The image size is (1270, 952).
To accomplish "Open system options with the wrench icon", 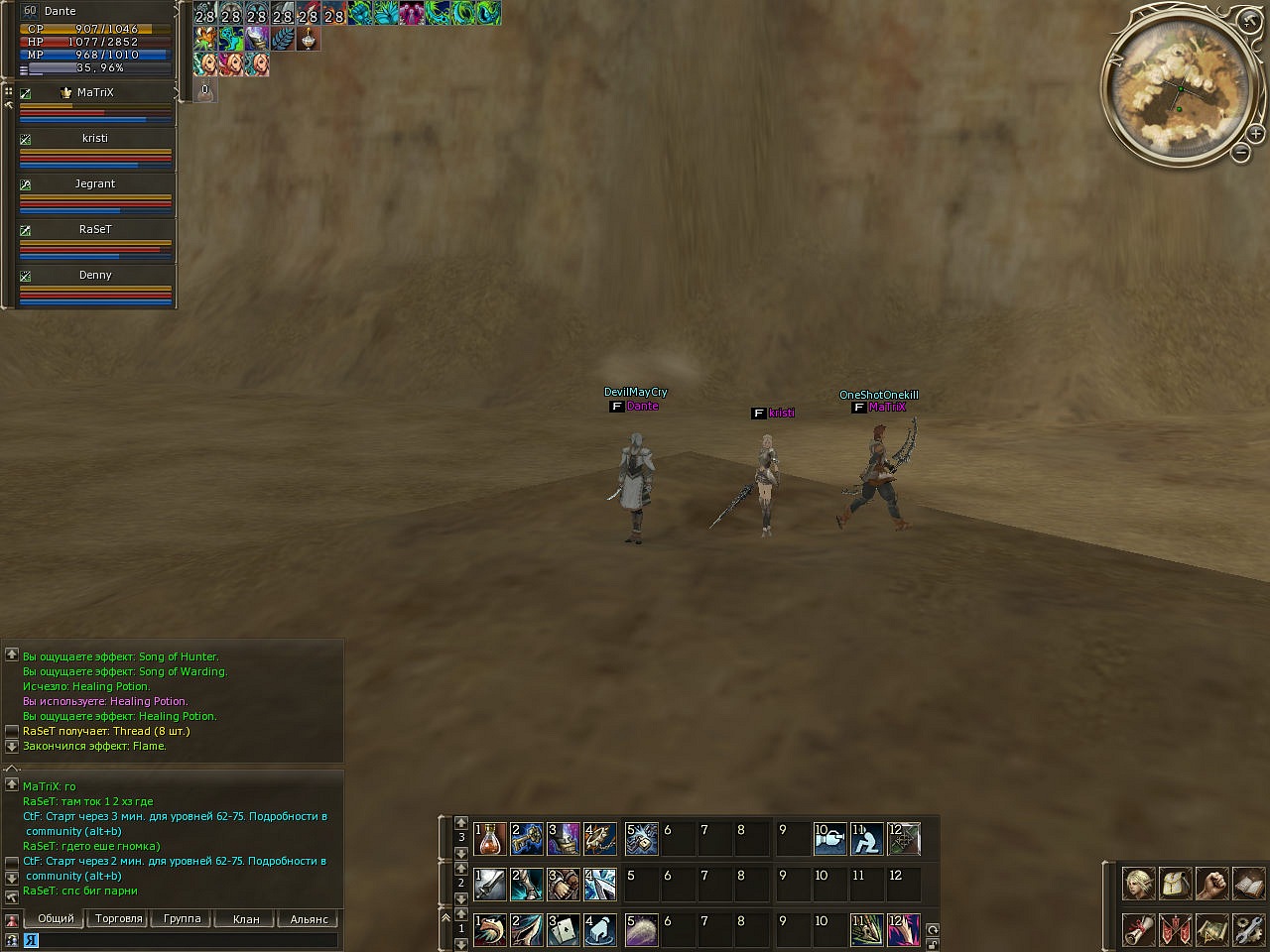I will tap(1248, 929).
